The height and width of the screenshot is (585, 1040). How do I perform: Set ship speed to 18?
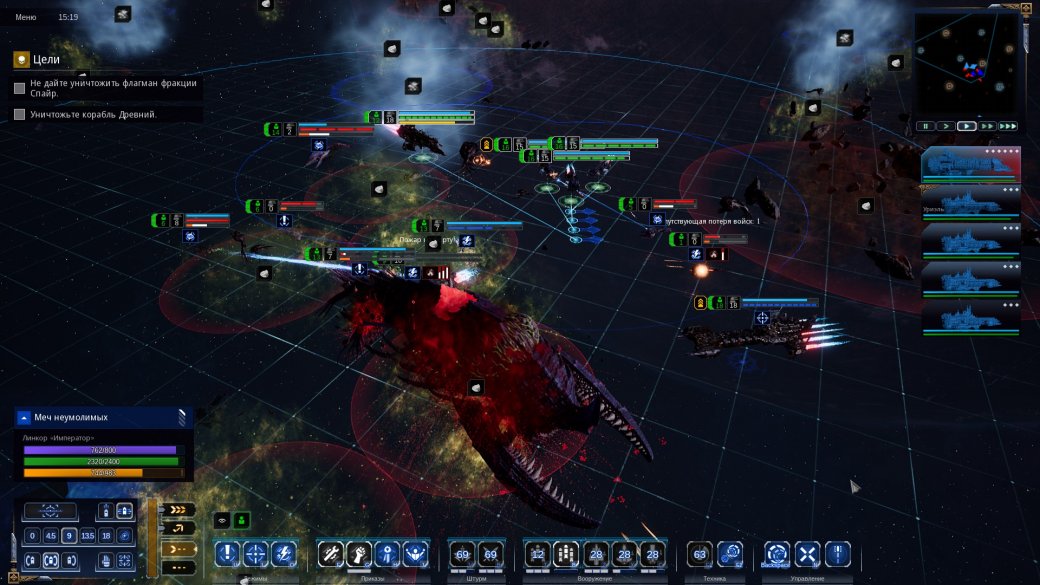(106, 536)
